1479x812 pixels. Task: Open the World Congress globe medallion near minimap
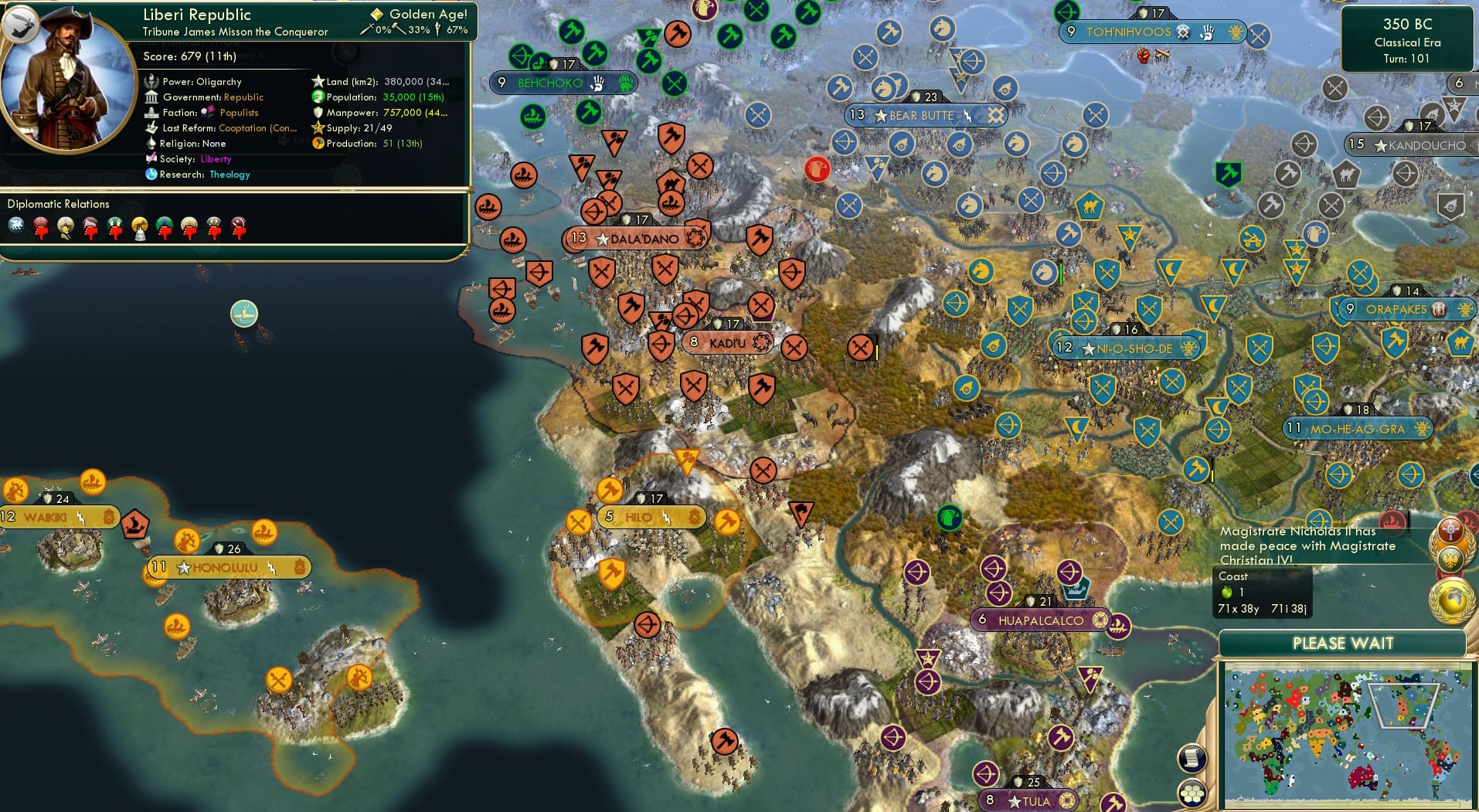(x=1452, y=599)
